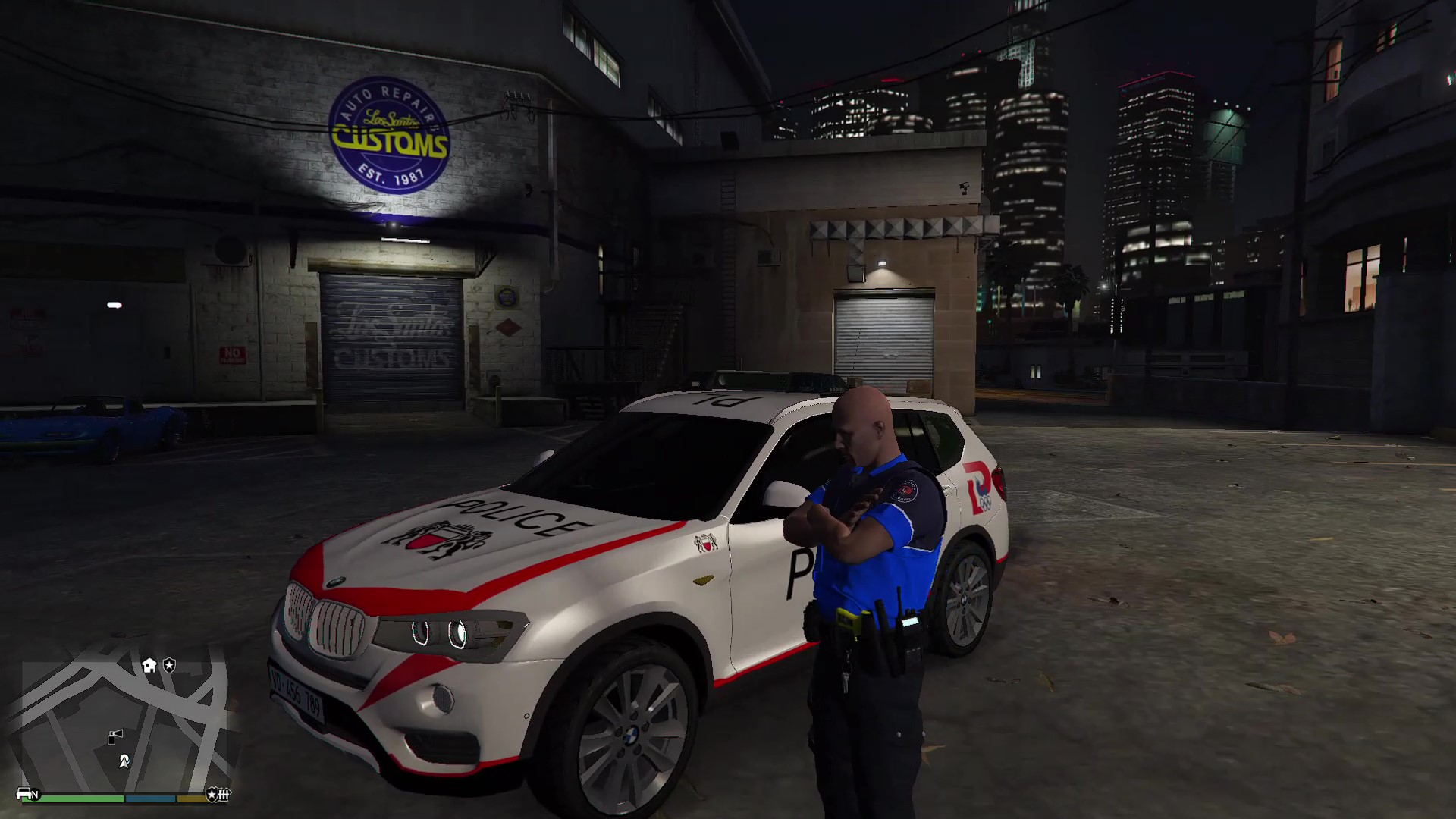Click the black N compass badge near the car icon
Viewport: 1456px width, 819px height.
click(36, 794)
